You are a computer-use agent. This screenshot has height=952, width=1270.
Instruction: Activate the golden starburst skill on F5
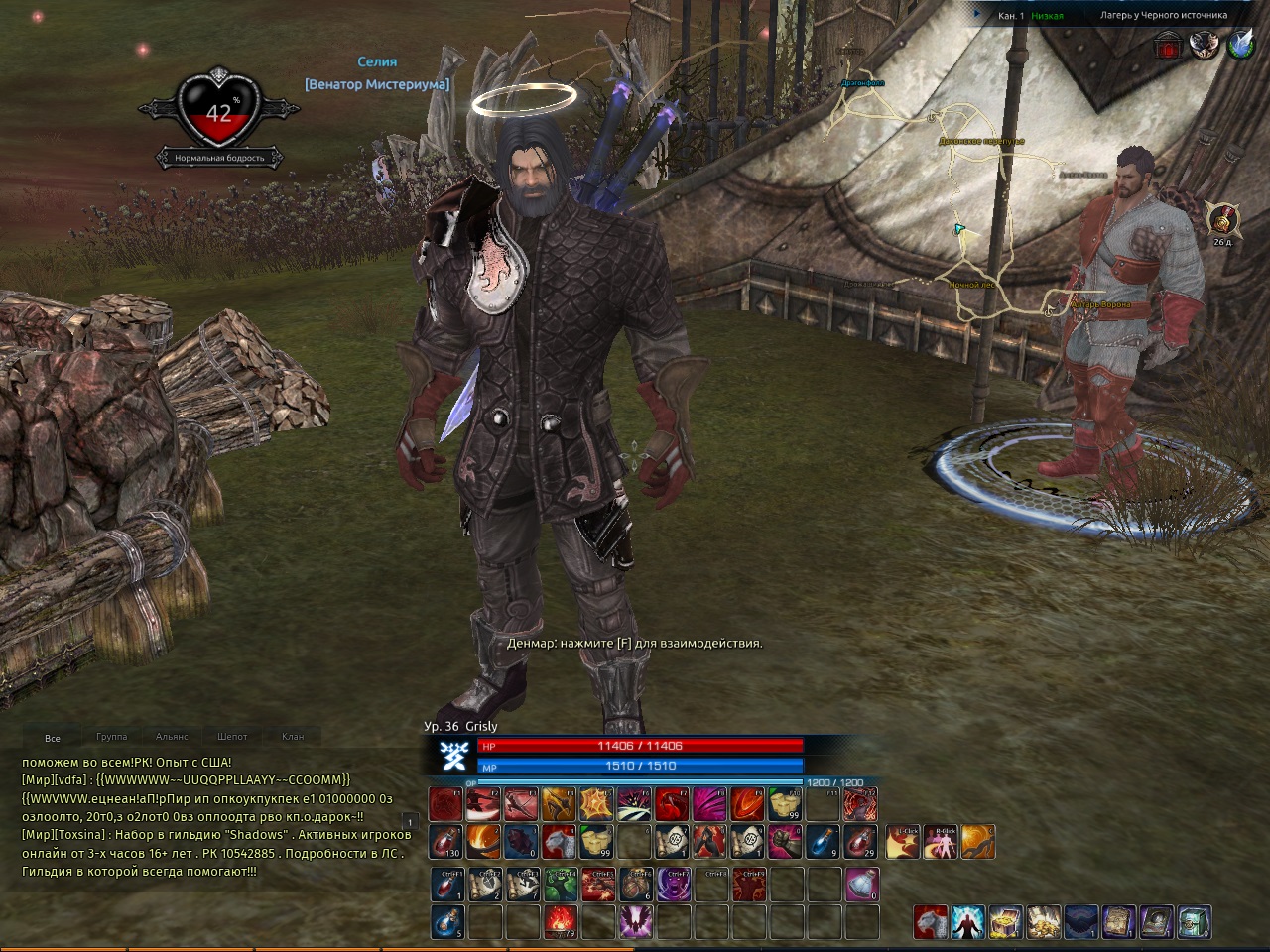(596, 804)
